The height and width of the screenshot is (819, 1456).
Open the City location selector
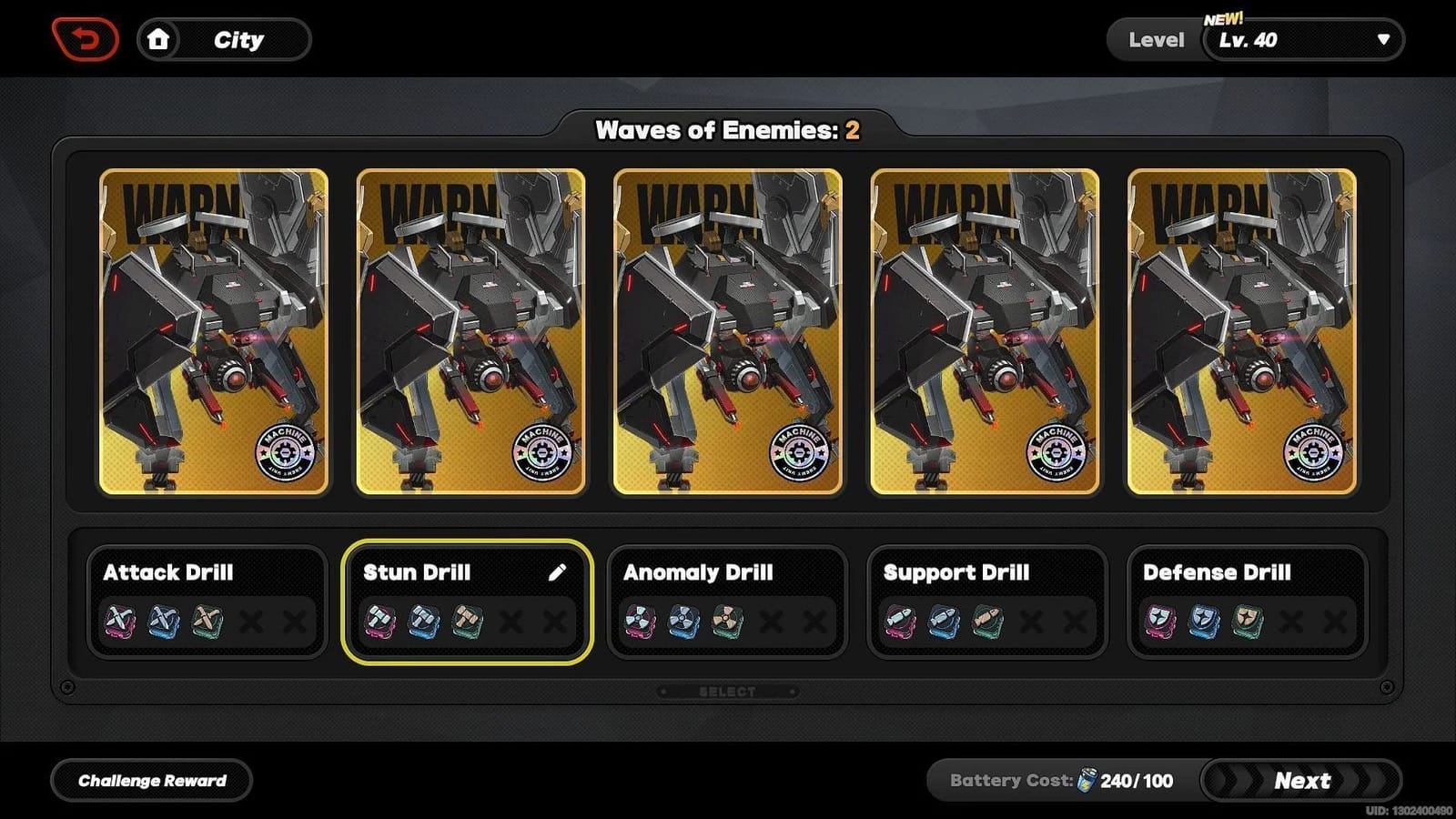(238, 39)
